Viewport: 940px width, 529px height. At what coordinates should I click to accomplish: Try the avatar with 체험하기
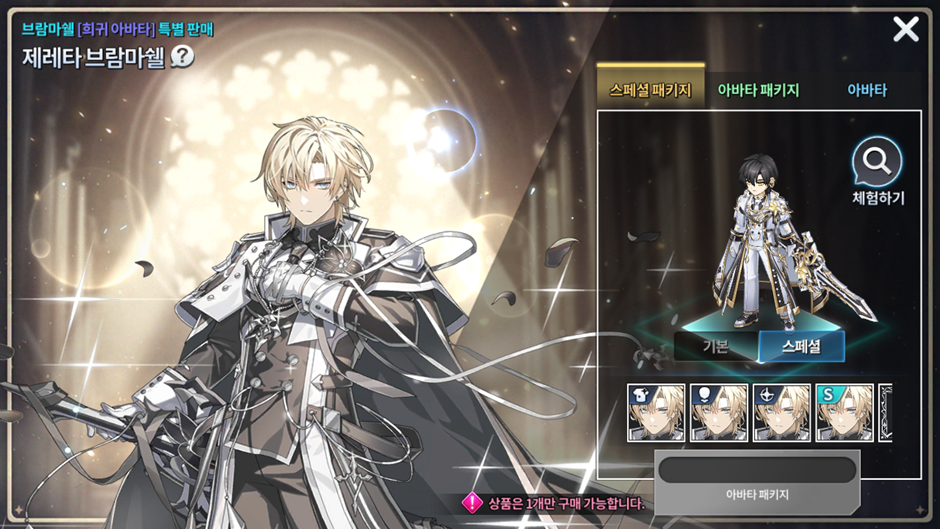pyautogui.click(x=877, y=172)
